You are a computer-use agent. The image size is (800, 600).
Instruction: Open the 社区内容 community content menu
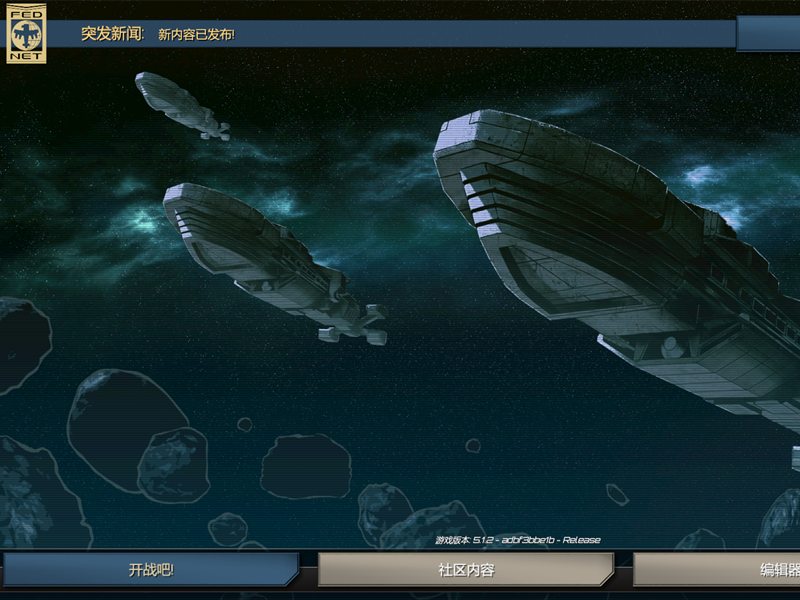tap(465, 570)
